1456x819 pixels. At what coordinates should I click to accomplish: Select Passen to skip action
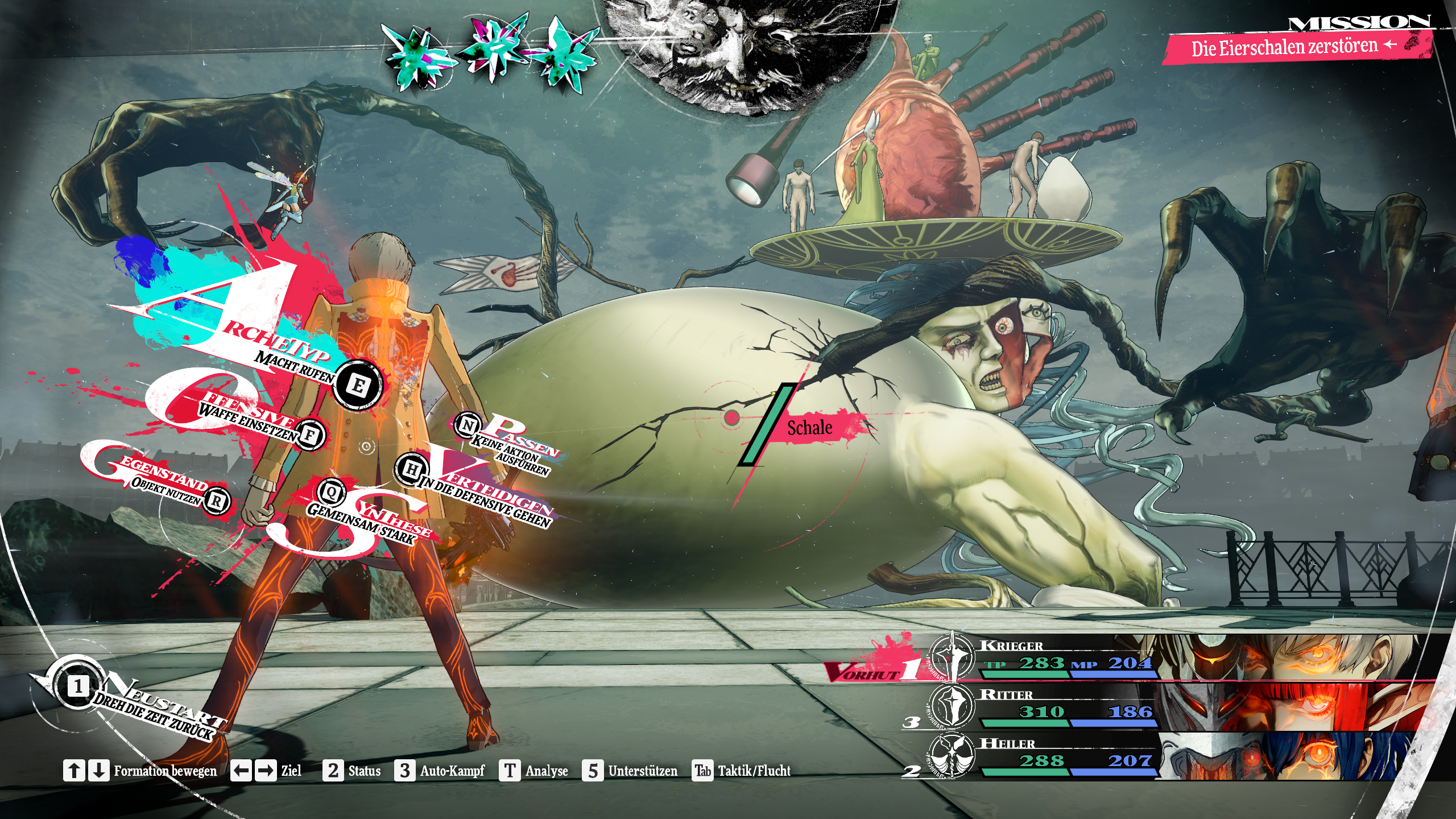coord(468,425)
